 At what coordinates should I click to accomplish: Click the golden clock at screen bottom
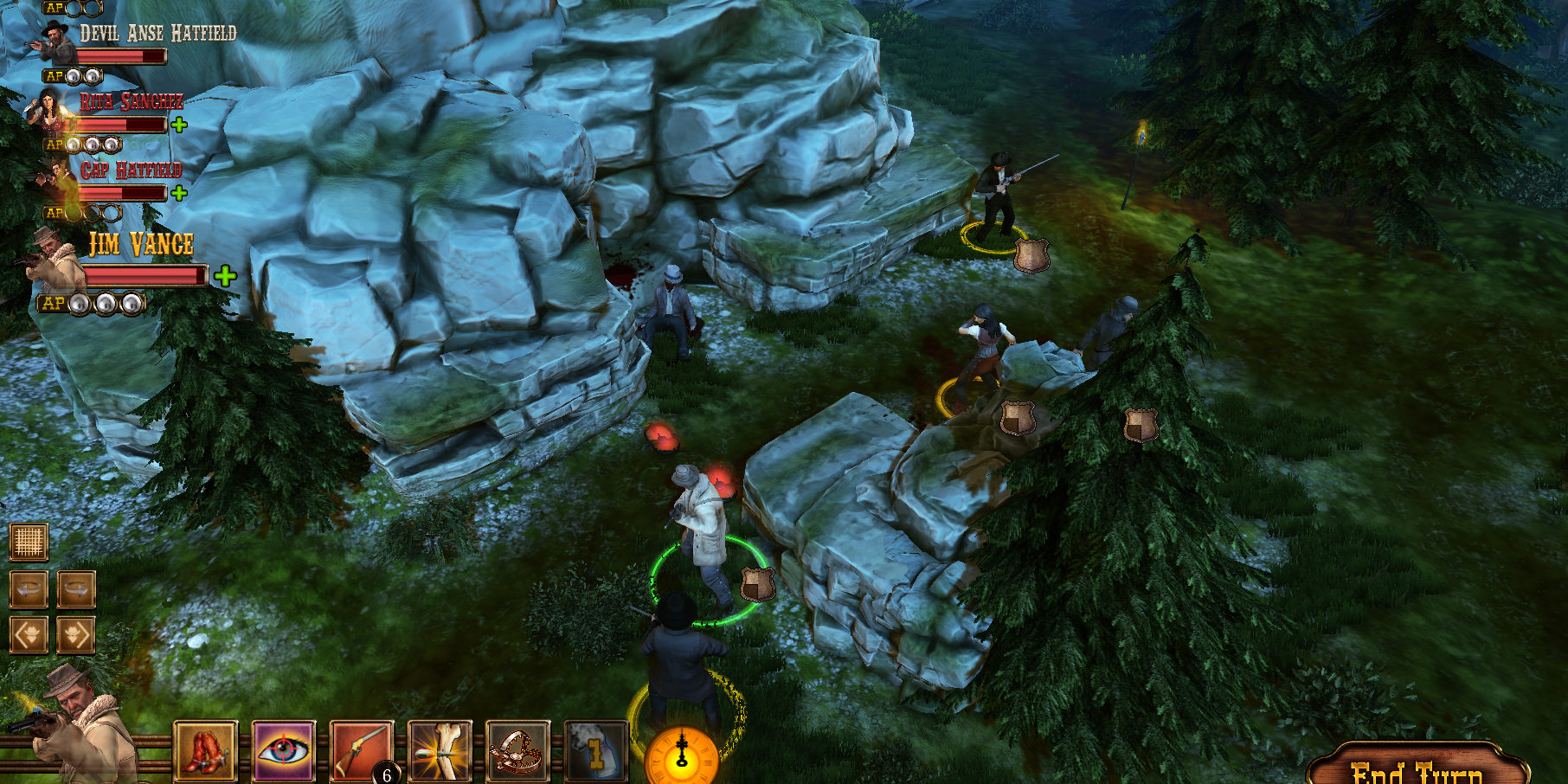(683, 763)
